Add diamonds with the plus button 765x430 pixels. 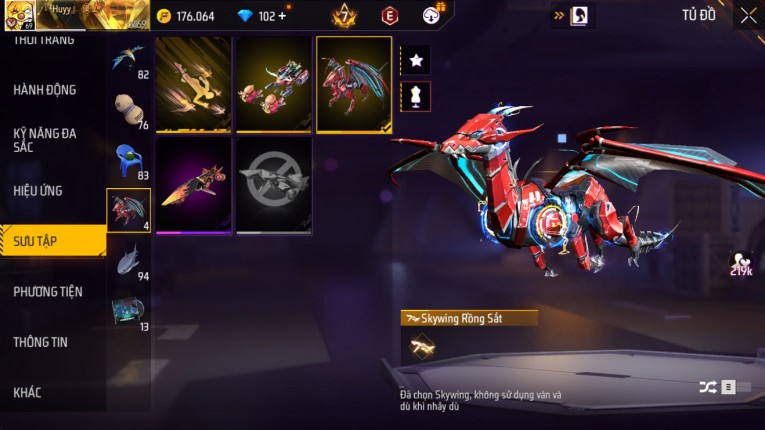click(282, 16)
